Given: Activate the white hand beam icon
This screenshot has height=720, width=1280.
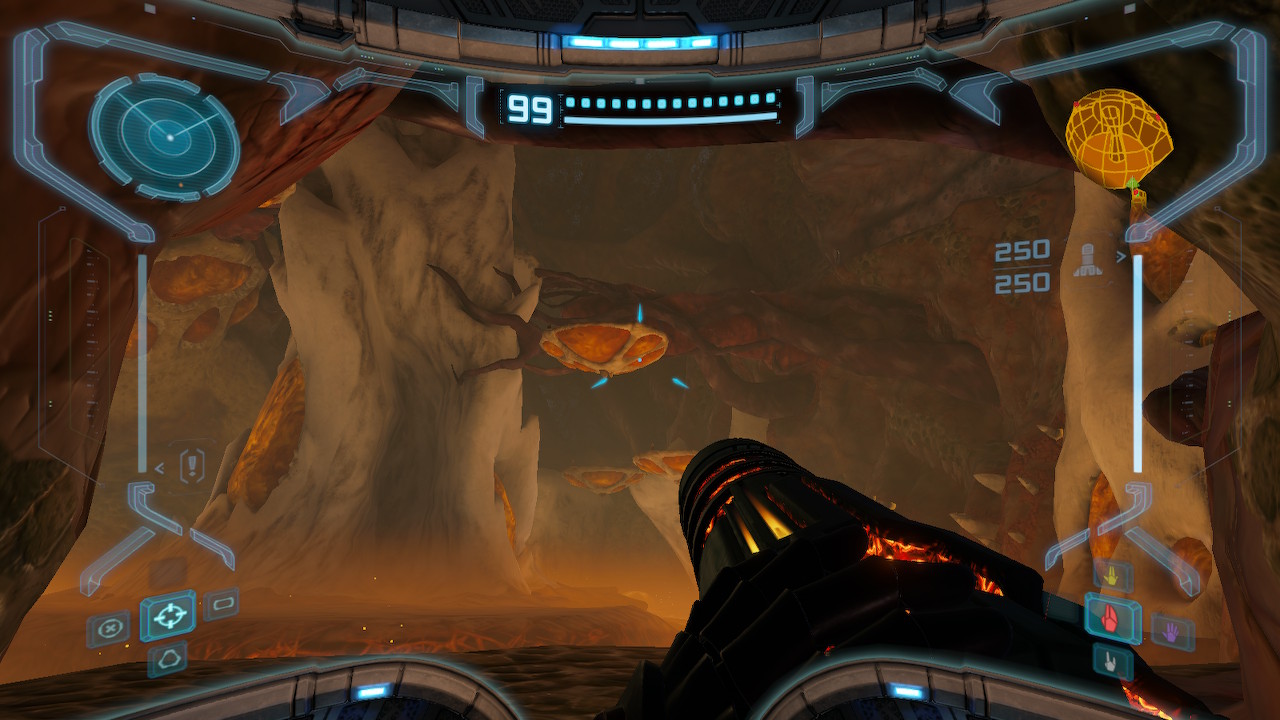Looking at the screenshot, I should pos(1112,660).
